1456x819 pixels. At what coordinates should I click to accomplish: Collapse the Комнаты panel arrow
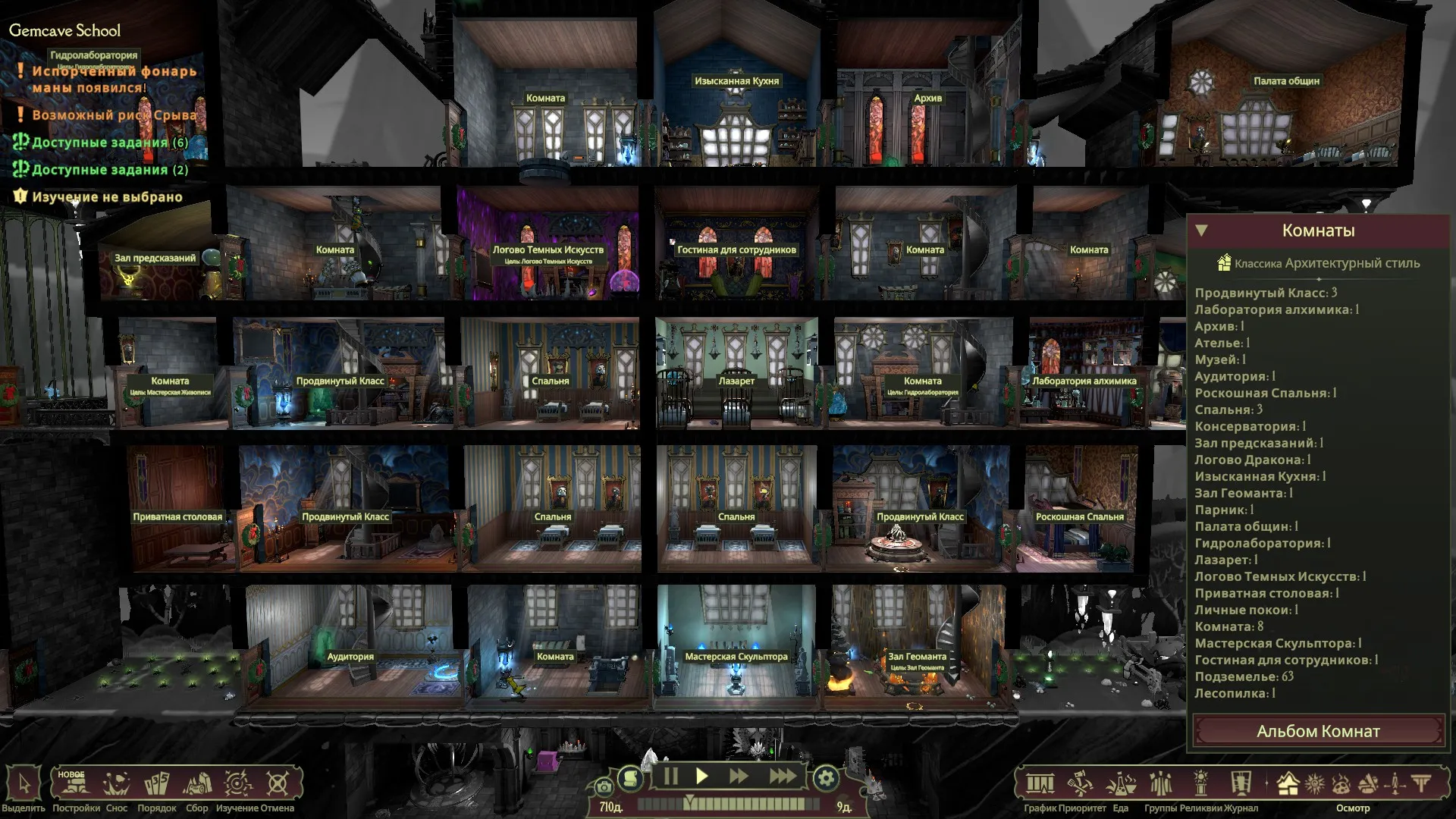pyautogui.click(x=1201, y=231)
